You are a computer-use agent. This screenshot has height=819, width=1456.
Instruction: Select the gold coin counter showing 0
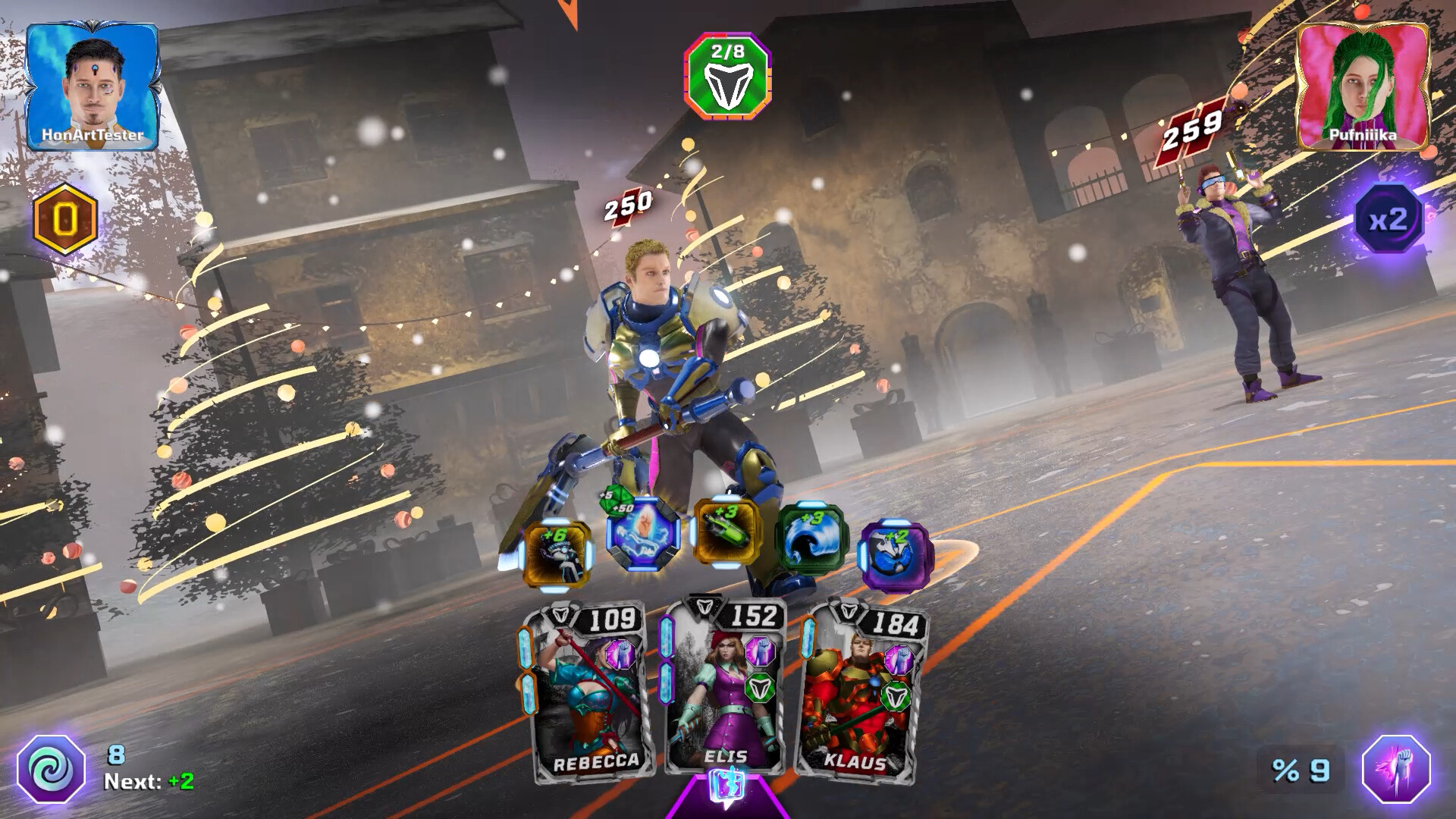click(x=63, y=218)
